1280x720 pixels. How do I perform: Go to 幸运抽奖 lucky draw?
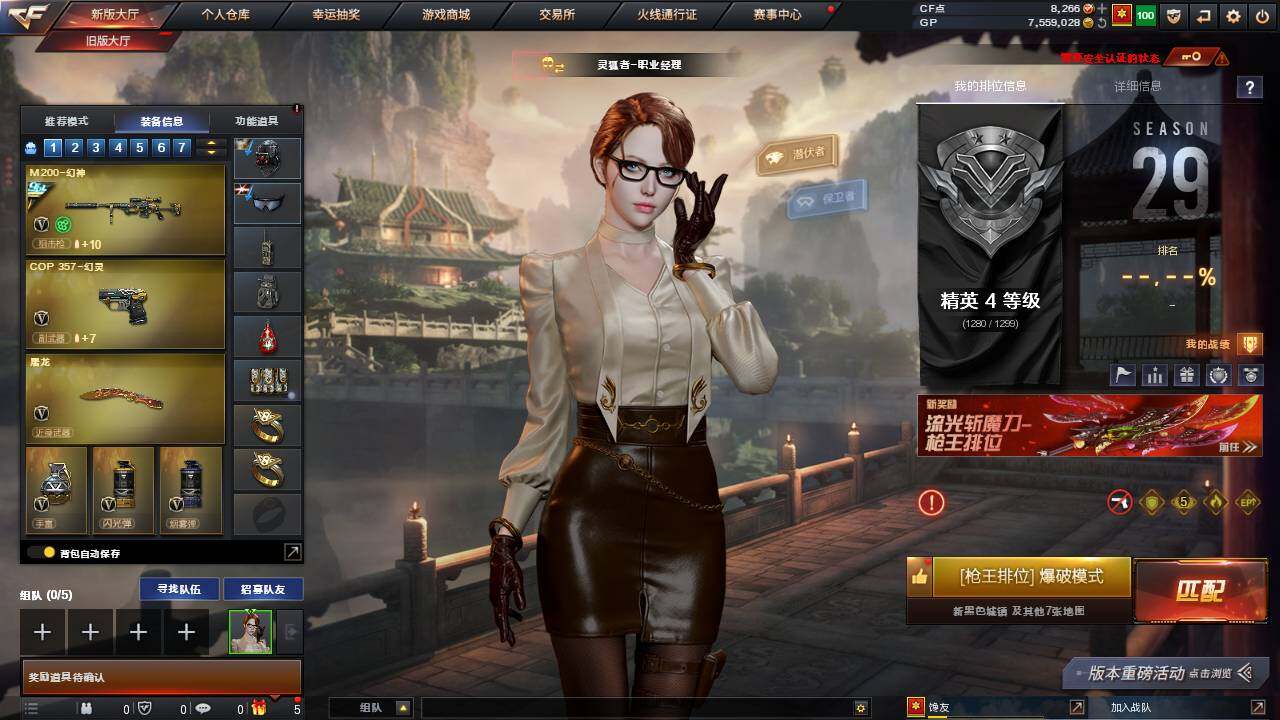coord(337,15)
